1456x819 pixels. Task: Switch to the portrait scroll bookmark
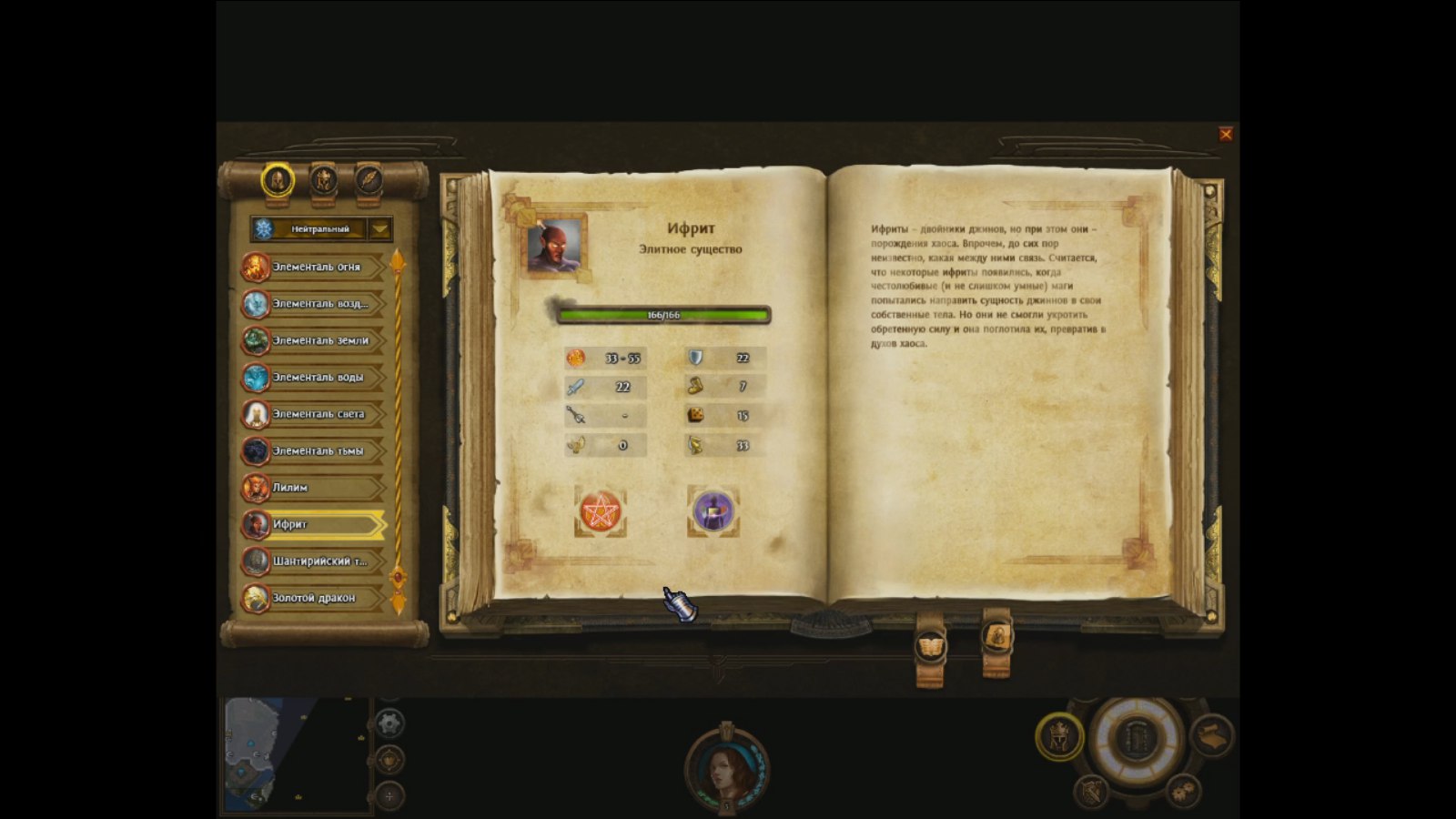(x=997, y=637)
